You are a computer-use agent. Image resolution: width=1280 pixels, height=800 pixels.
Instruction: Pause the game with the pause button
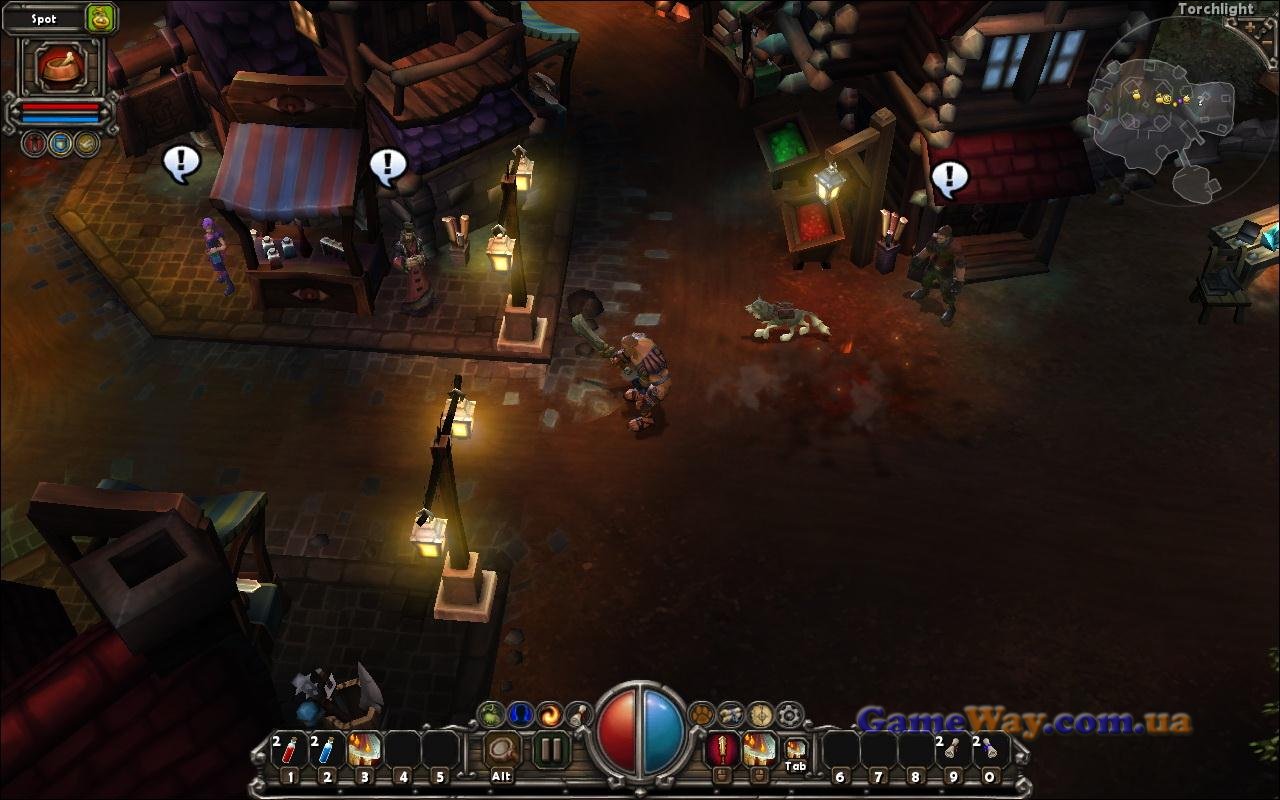[551, 749]
